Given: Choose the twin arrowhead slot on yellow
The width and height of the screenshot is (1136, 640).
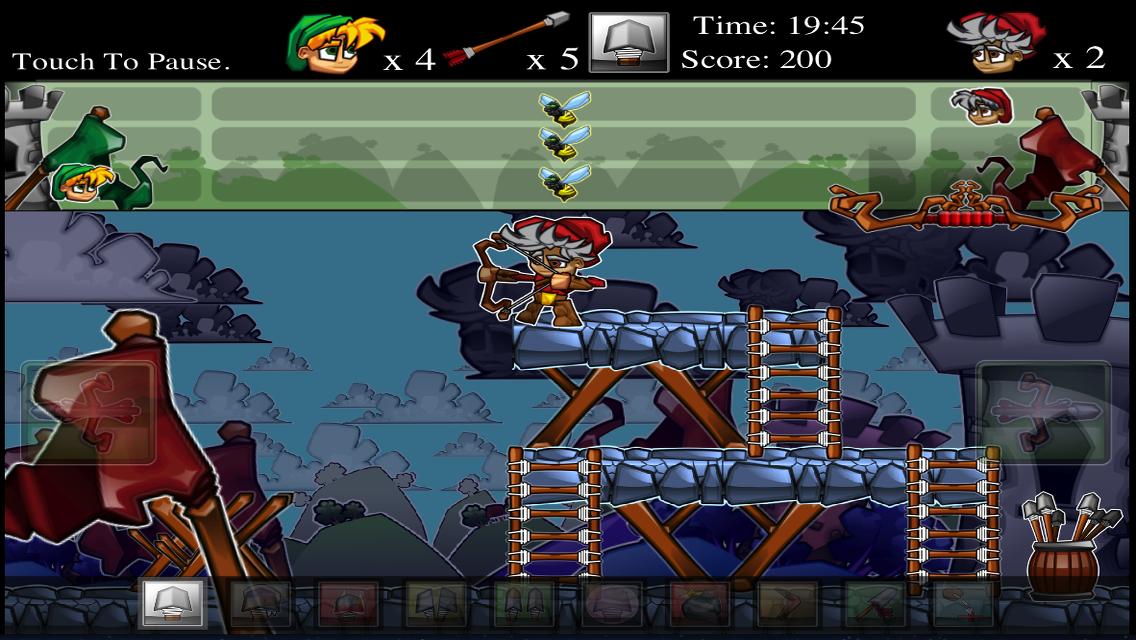Looking at the screenshot, I should [436, 604].
